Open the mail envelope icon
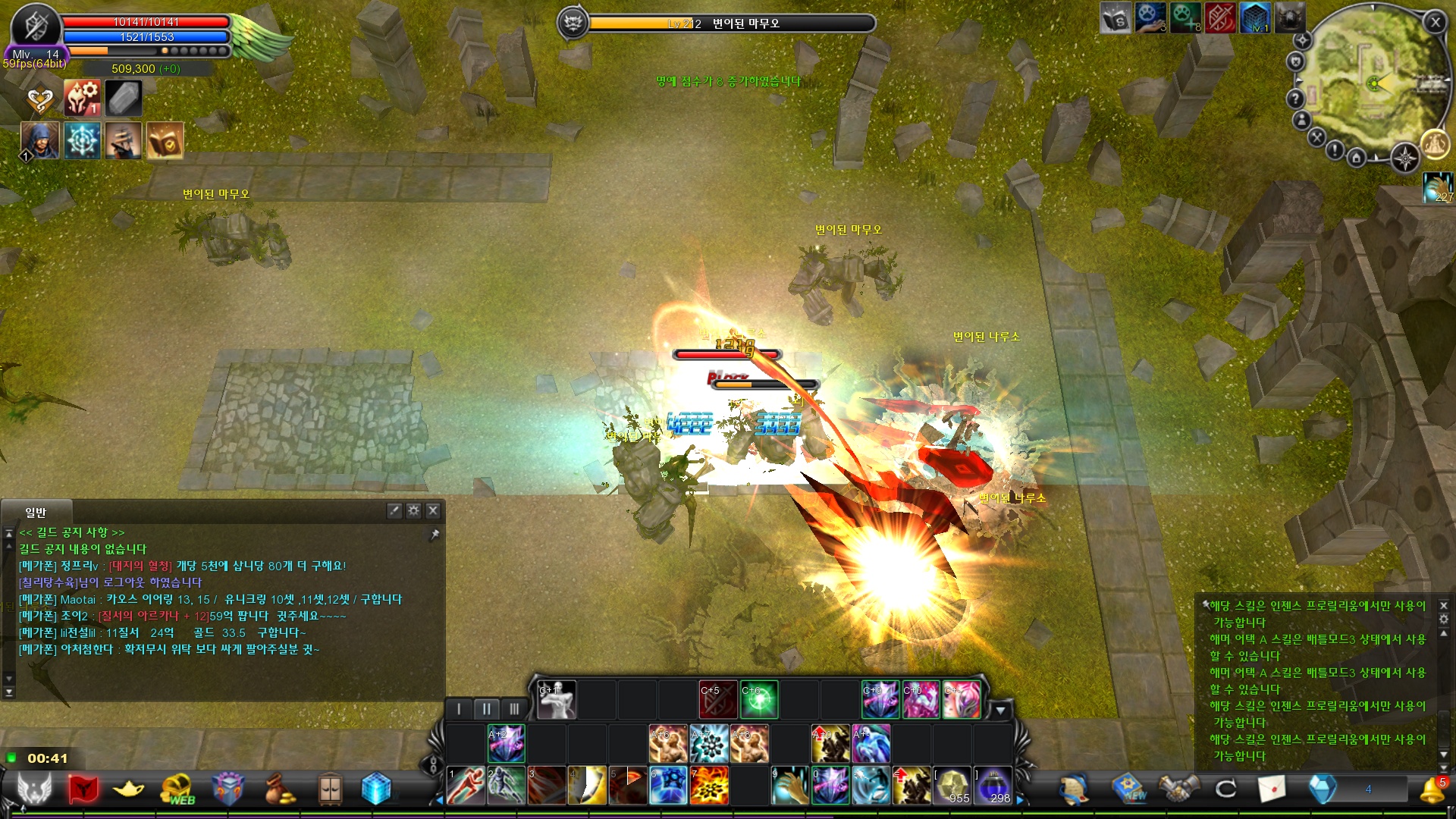The image size is (1456, 819). click(x=1272, y=789)
